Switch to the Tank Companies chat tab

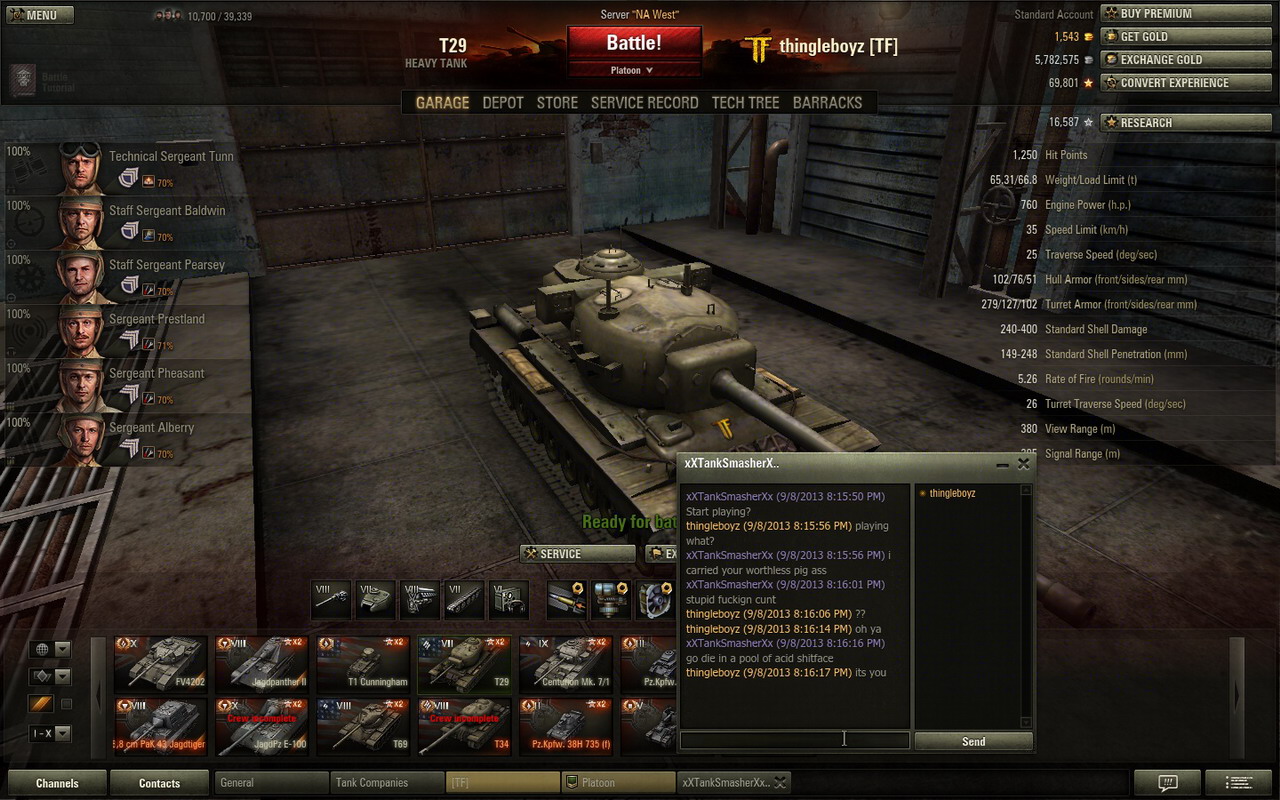385,783
